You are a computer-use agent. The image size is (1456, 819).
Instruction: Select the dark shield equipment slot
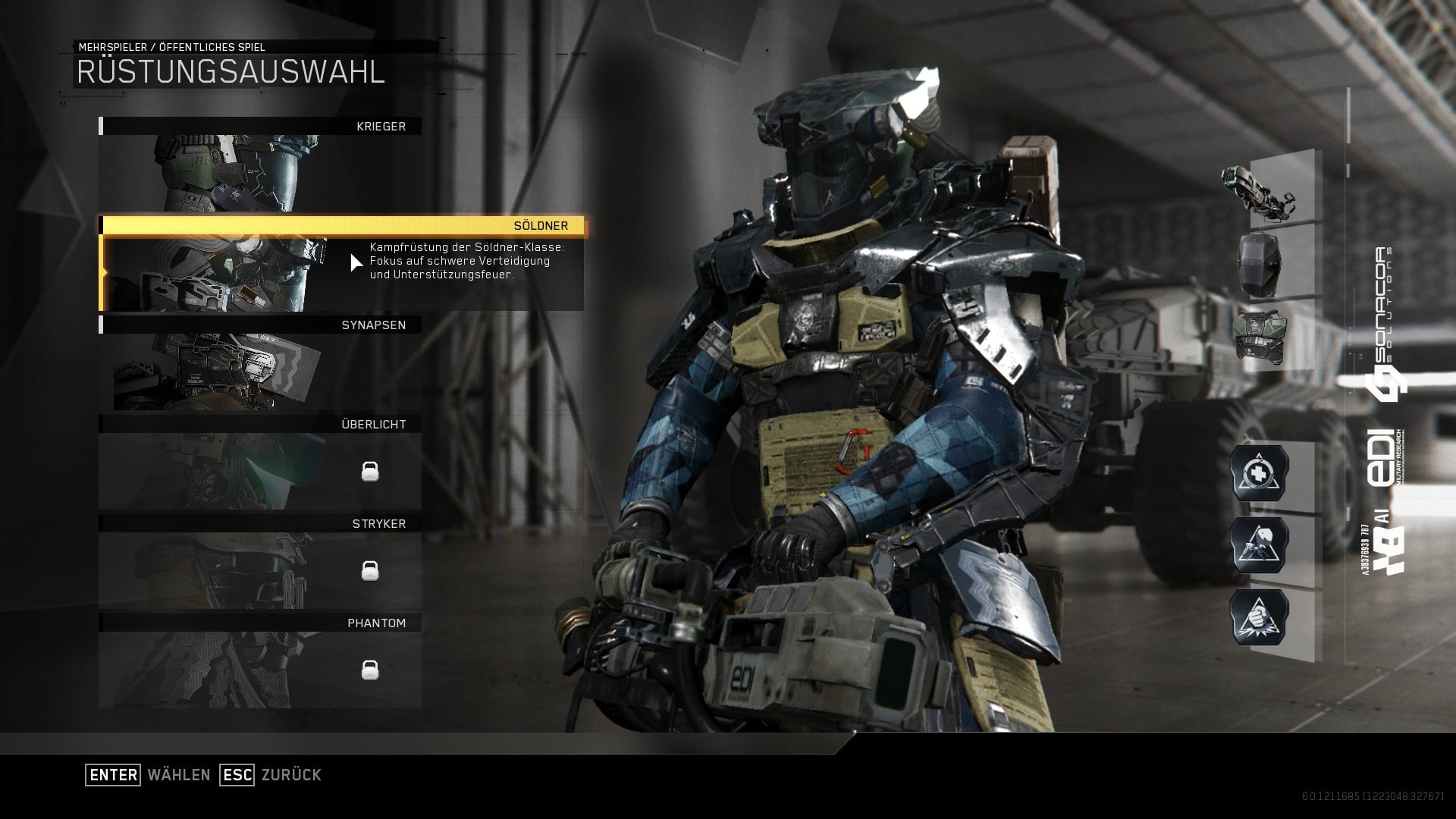tap(1260, 264)
